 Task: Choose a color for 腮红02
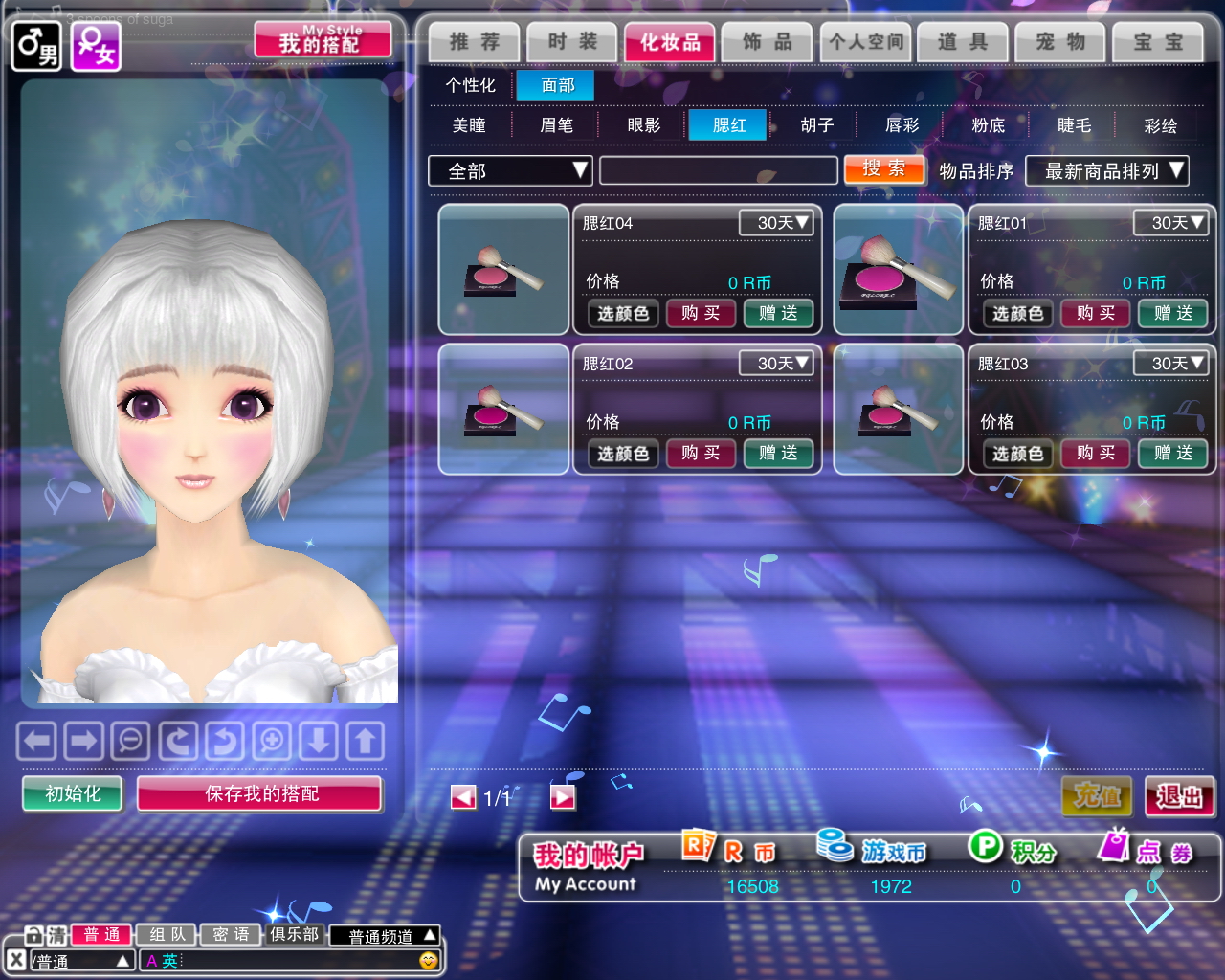(623, 454)
